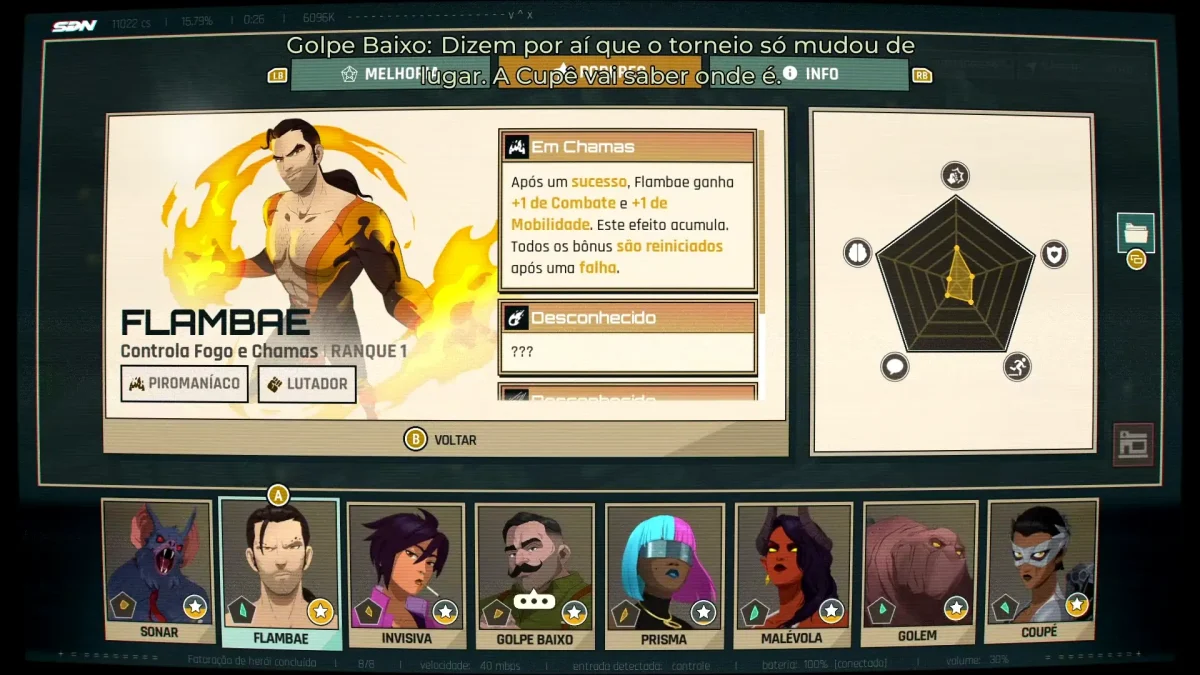Select the shield stat icon on radar chart
Image resolution: width=1200 pixels, height=675 pixels.
tap(1055, 254)
